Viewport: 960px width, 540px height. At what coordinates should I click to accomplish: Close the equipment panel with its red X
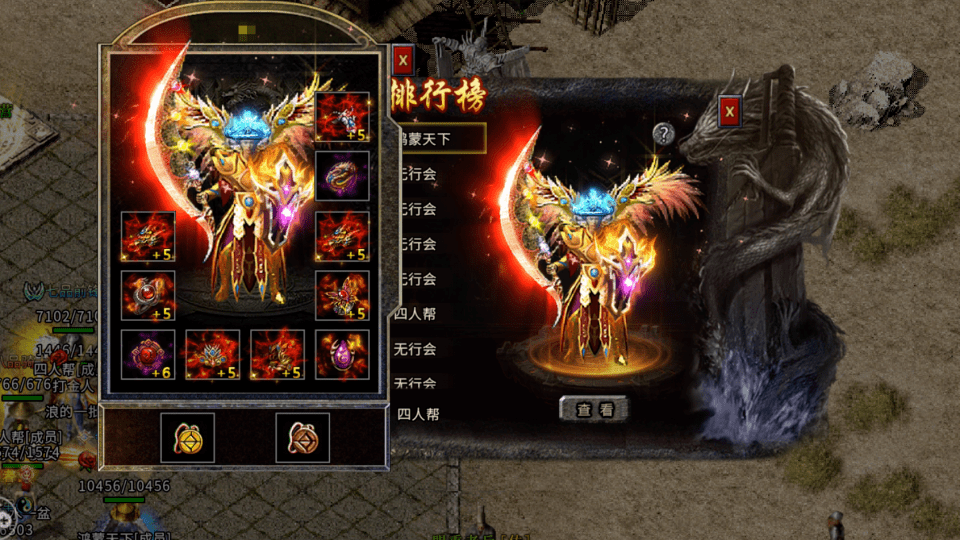pyautogui.click(x=403, y=60)
